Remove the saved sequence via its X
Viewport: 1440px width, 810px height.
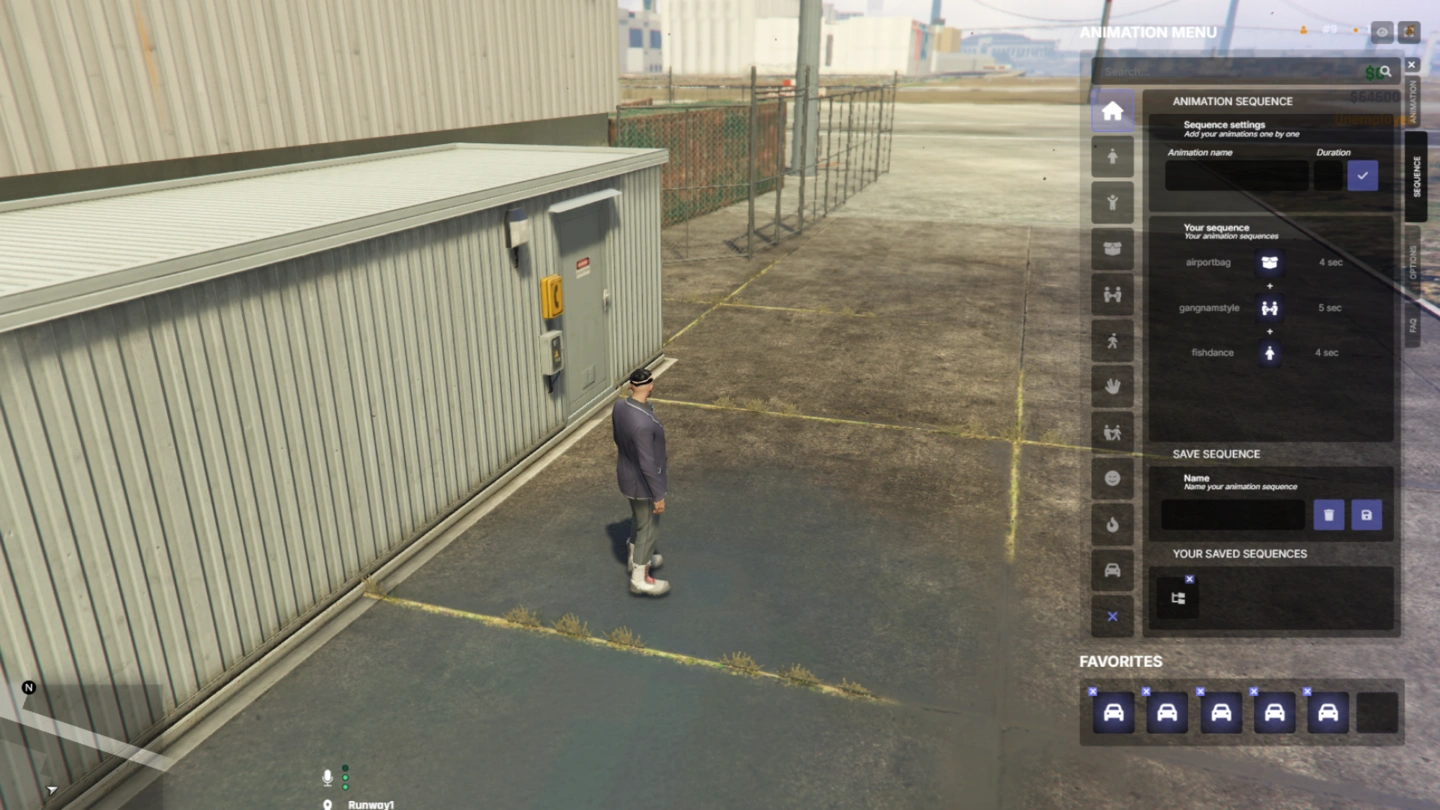tap(1189, 579)
